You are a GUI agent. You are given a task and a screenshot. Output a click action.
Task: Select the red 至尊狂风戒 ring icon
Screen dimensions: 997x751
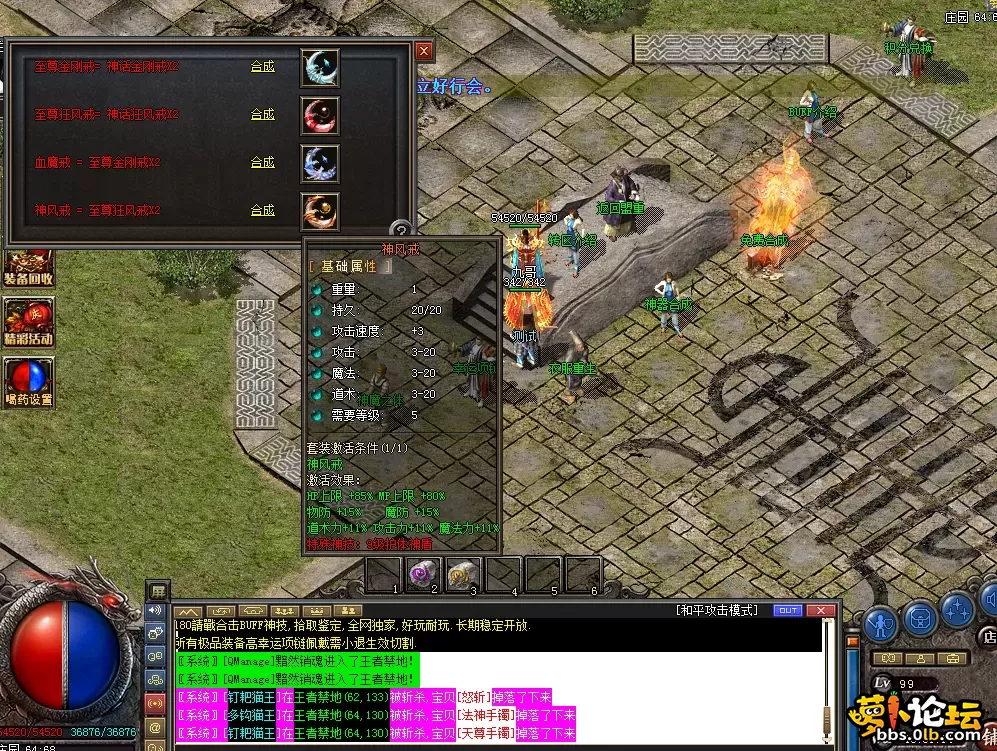coord(320,116)
